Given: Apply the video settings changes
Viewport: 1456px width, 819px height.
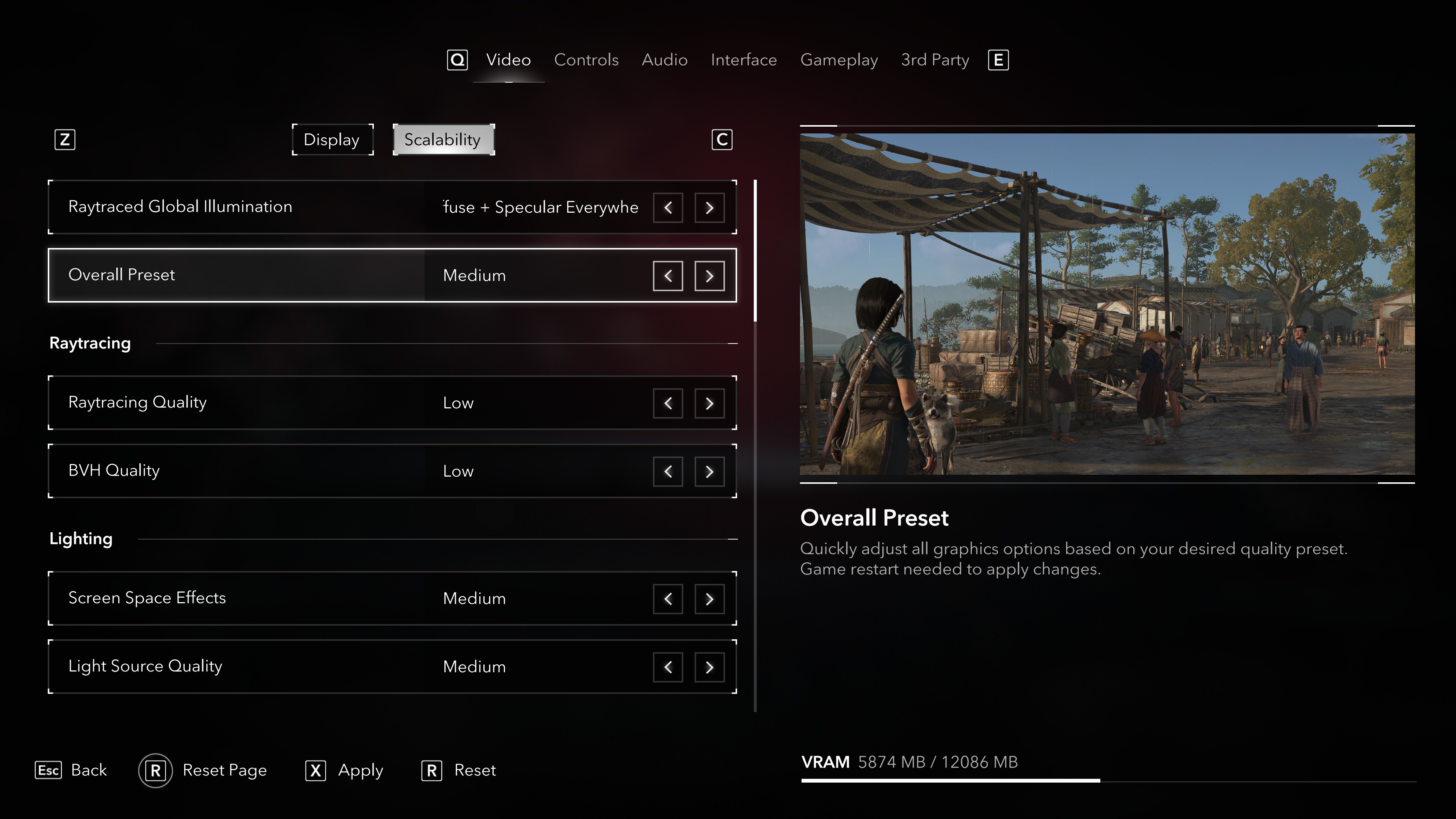Looking at the screenshot, I should pyautogui.click(x=344, y=770).
